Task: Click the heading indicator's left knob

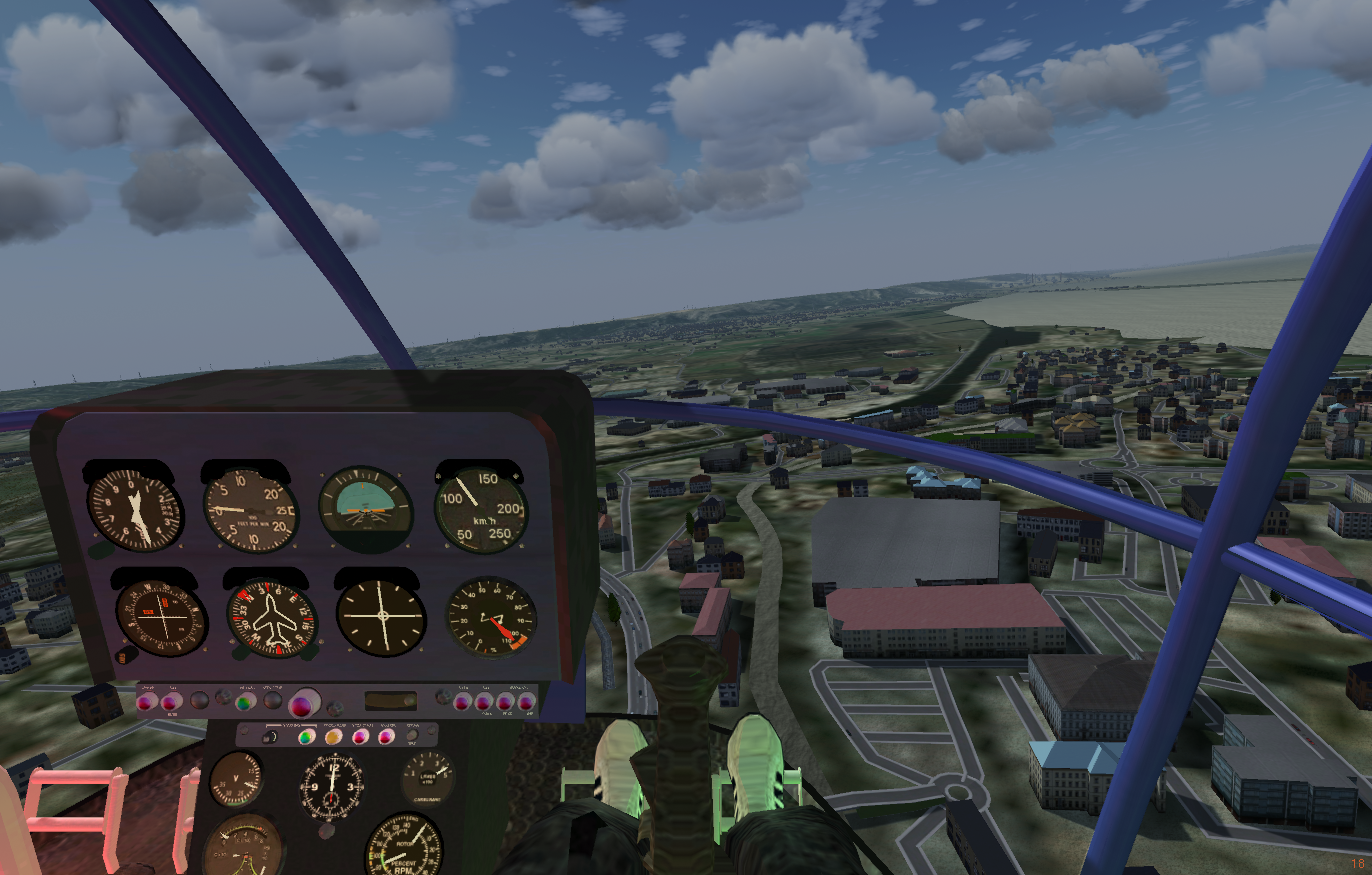Action: 239,655
